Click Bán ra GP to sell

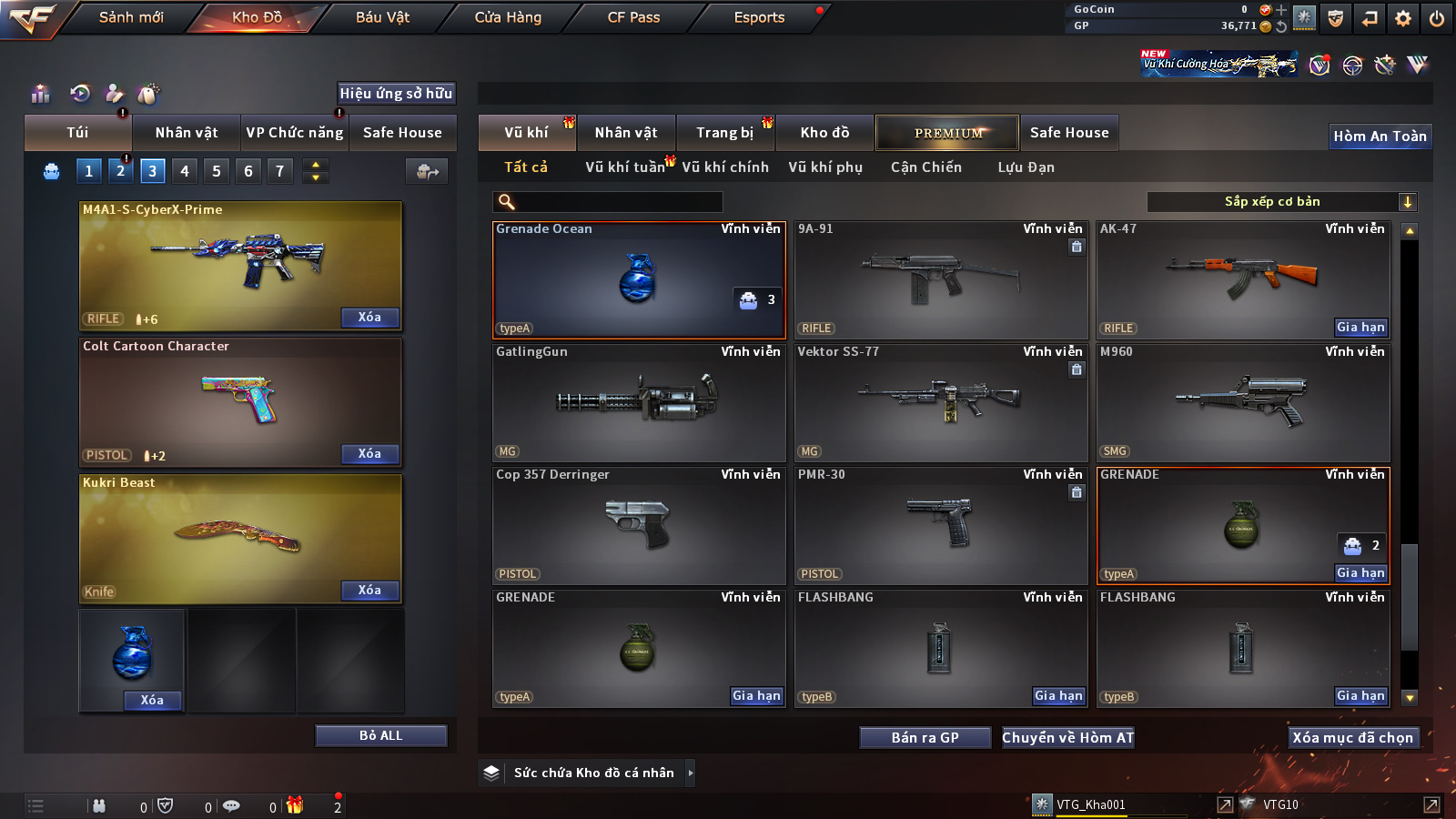click(x=925, y=737)
